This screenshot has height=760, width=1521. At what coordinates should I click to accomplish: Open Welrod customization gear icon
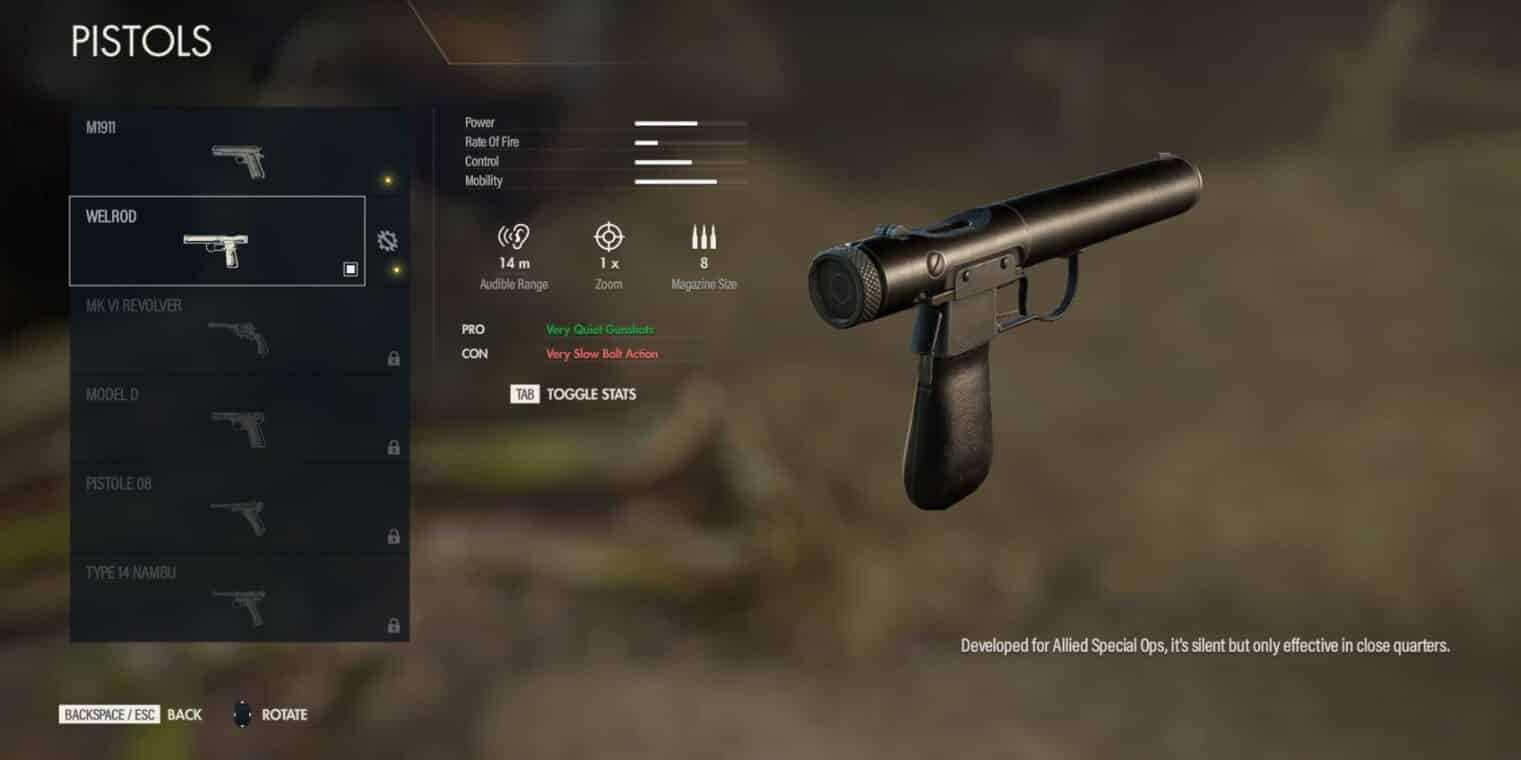[x=387, y=241]
